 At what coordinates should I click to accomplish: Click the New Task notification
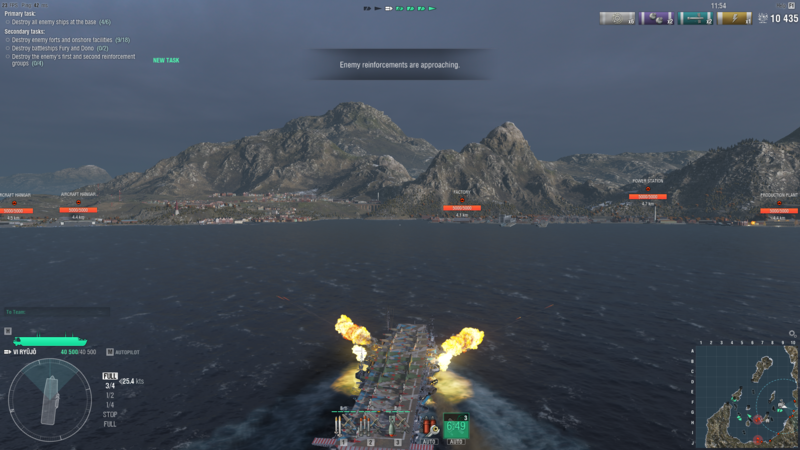(x=166, y=60)
